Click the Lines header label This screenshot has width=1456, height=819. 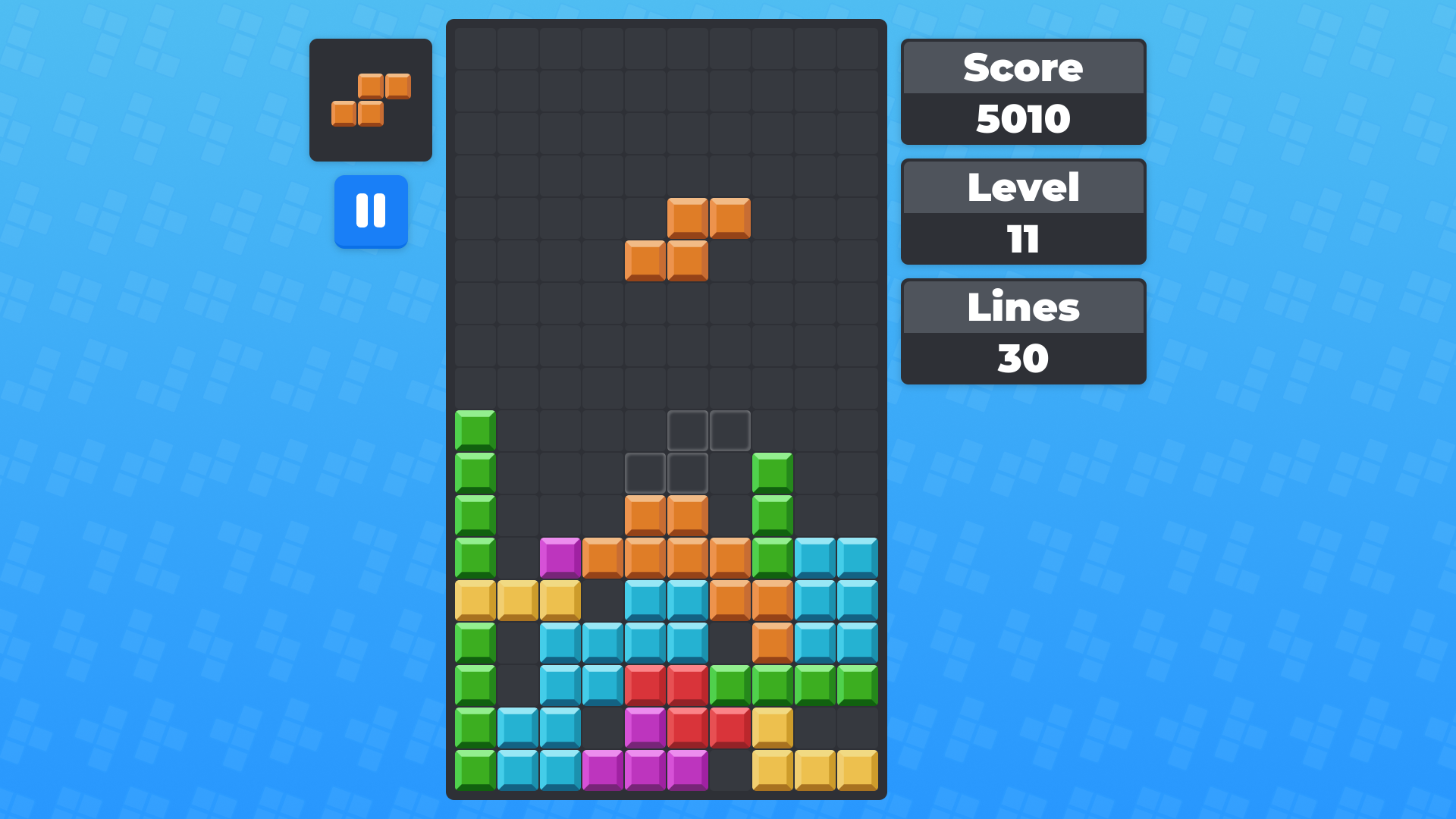(x=1022, y=307)
